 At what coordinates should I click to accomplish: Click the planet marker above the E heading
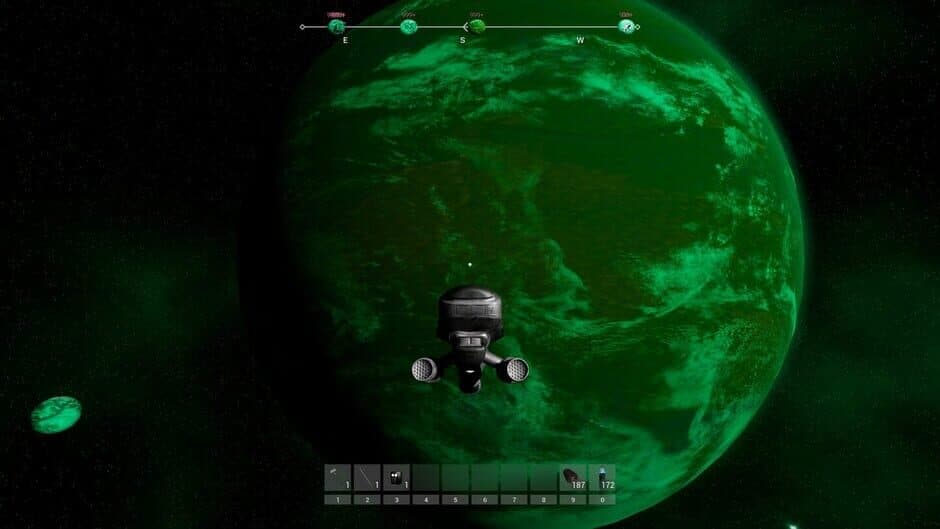(337, 26)
